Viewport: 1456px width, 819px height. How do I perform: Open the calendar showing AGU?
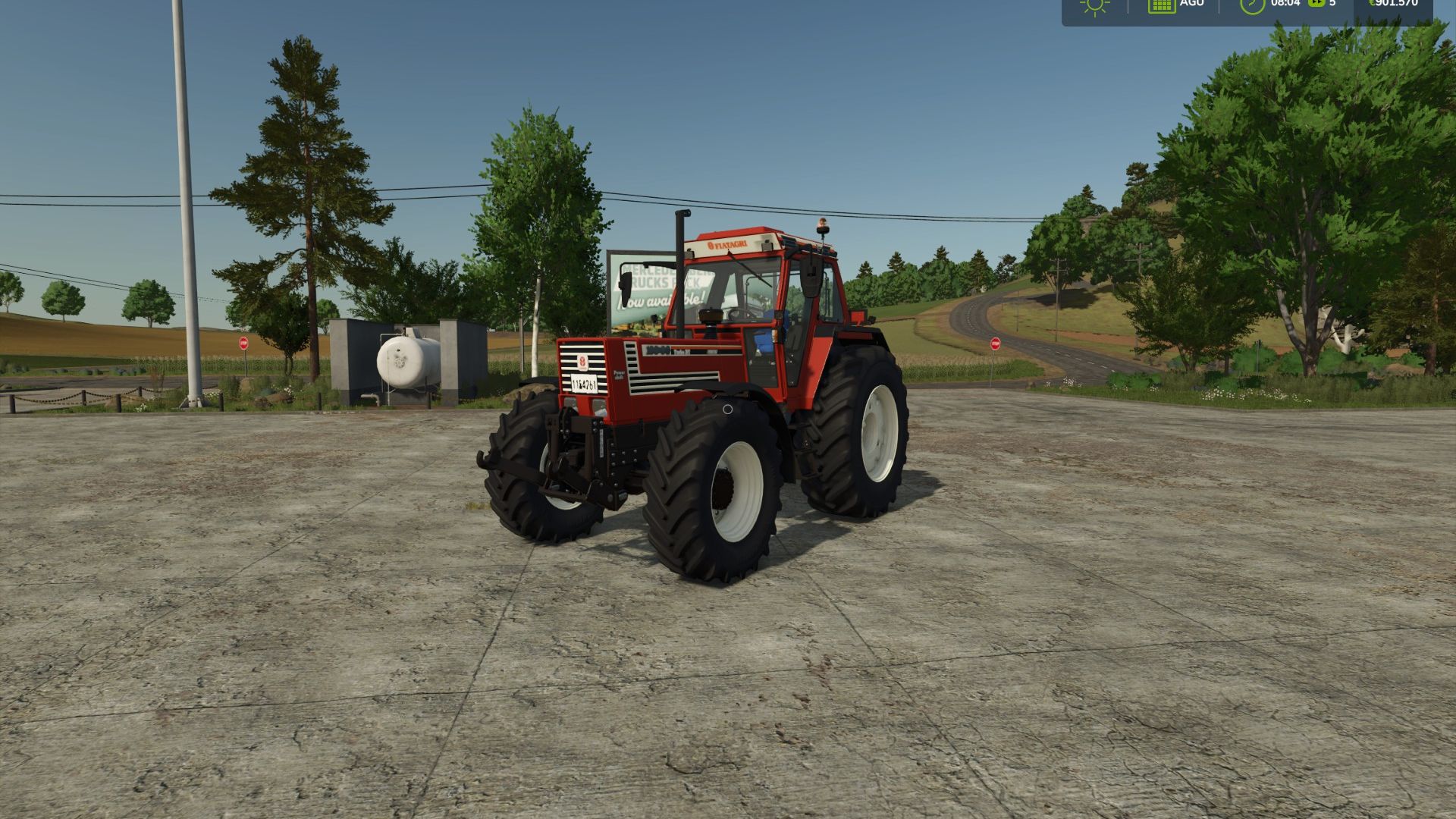tap(1189, 5)
